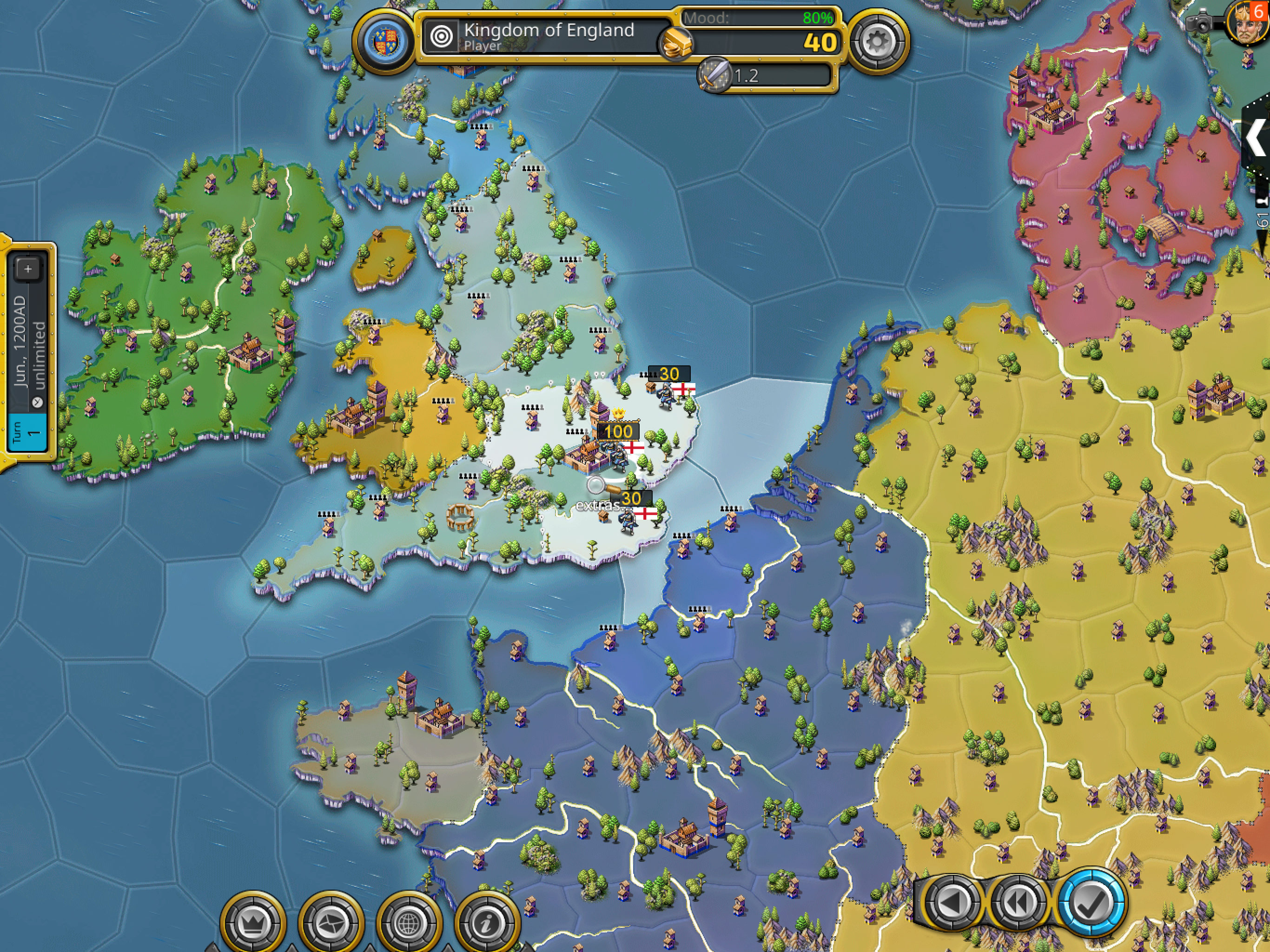Click the plus button on the turn panel
Image resolution: width=1270 pixels, height=952 pixels.
(x=27, y=268)
